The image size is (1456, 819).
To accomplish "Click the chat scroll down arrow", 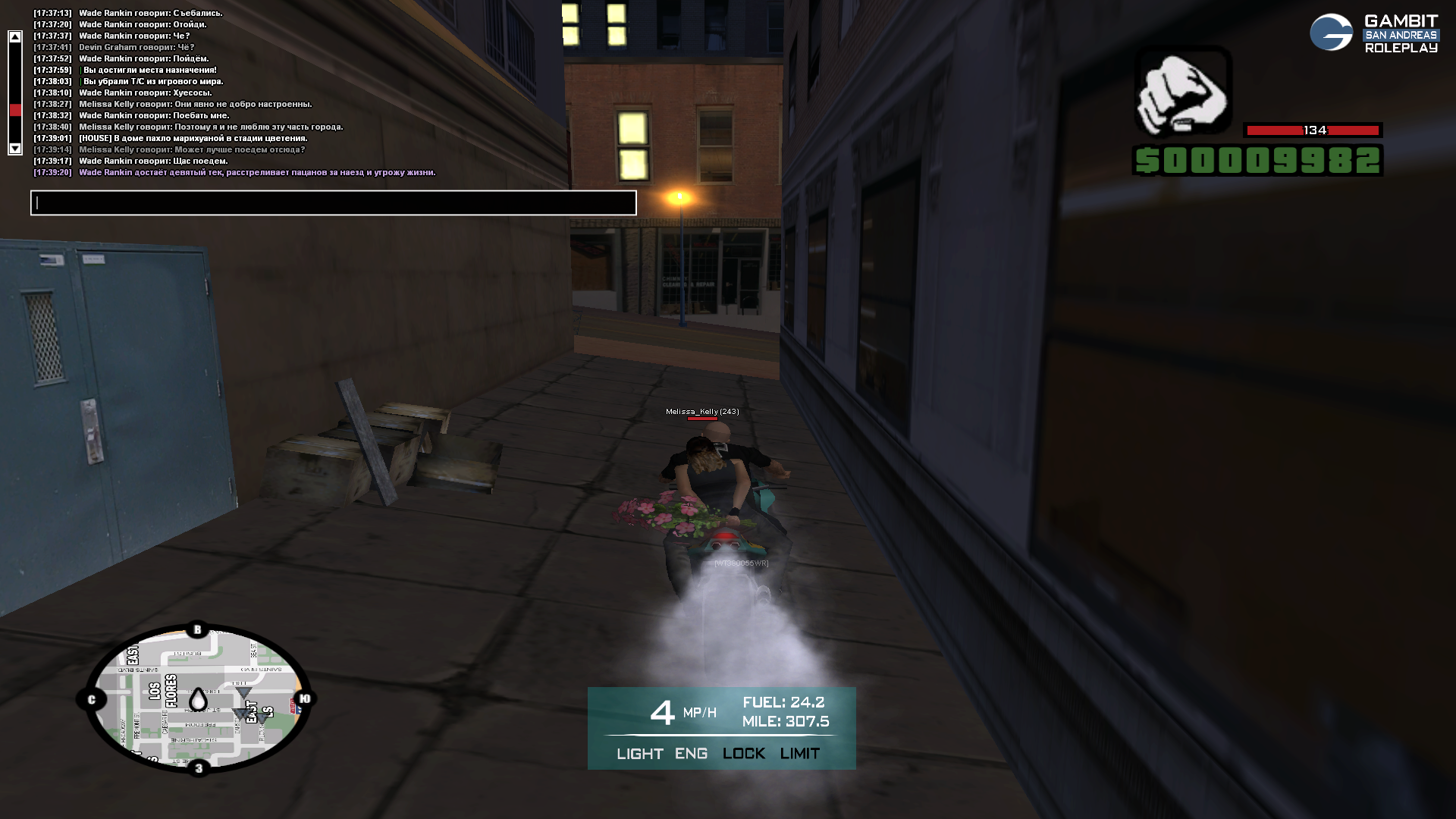I will 15,149.
